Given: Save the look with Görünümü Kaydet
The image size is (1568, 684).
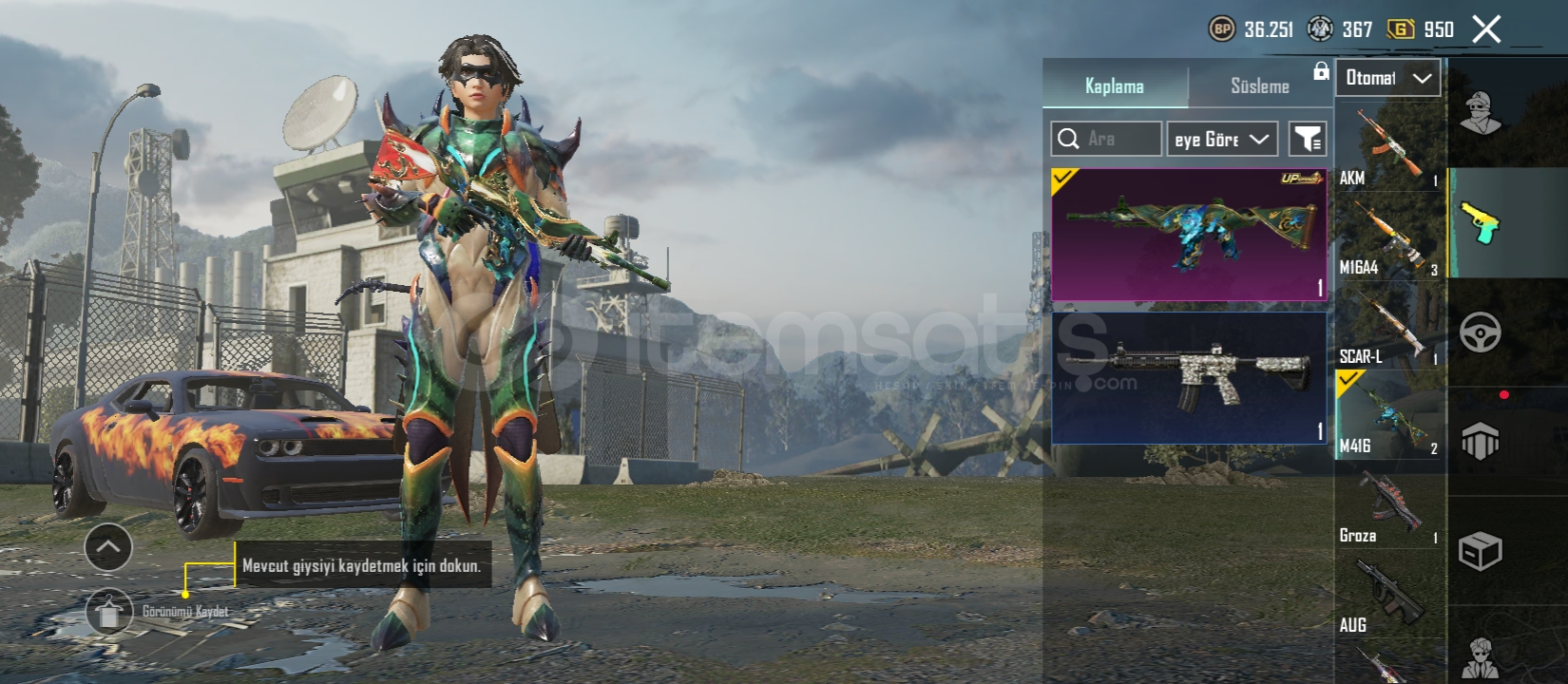Looking at the screenshot, I should click(x=109, y=613).
